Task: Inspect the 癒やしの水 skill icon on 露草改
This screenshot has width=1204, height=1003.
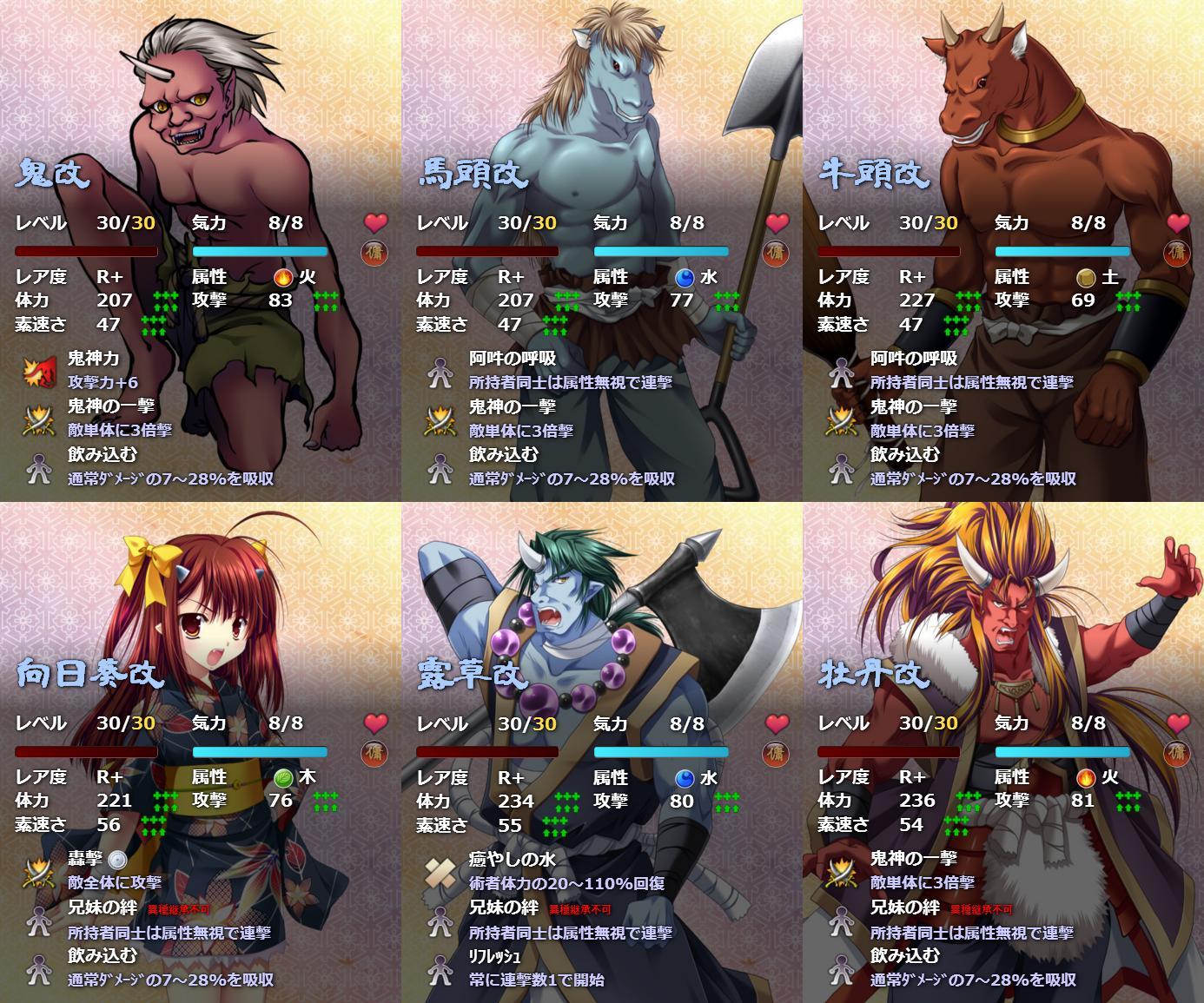Action: pos(440,871)
